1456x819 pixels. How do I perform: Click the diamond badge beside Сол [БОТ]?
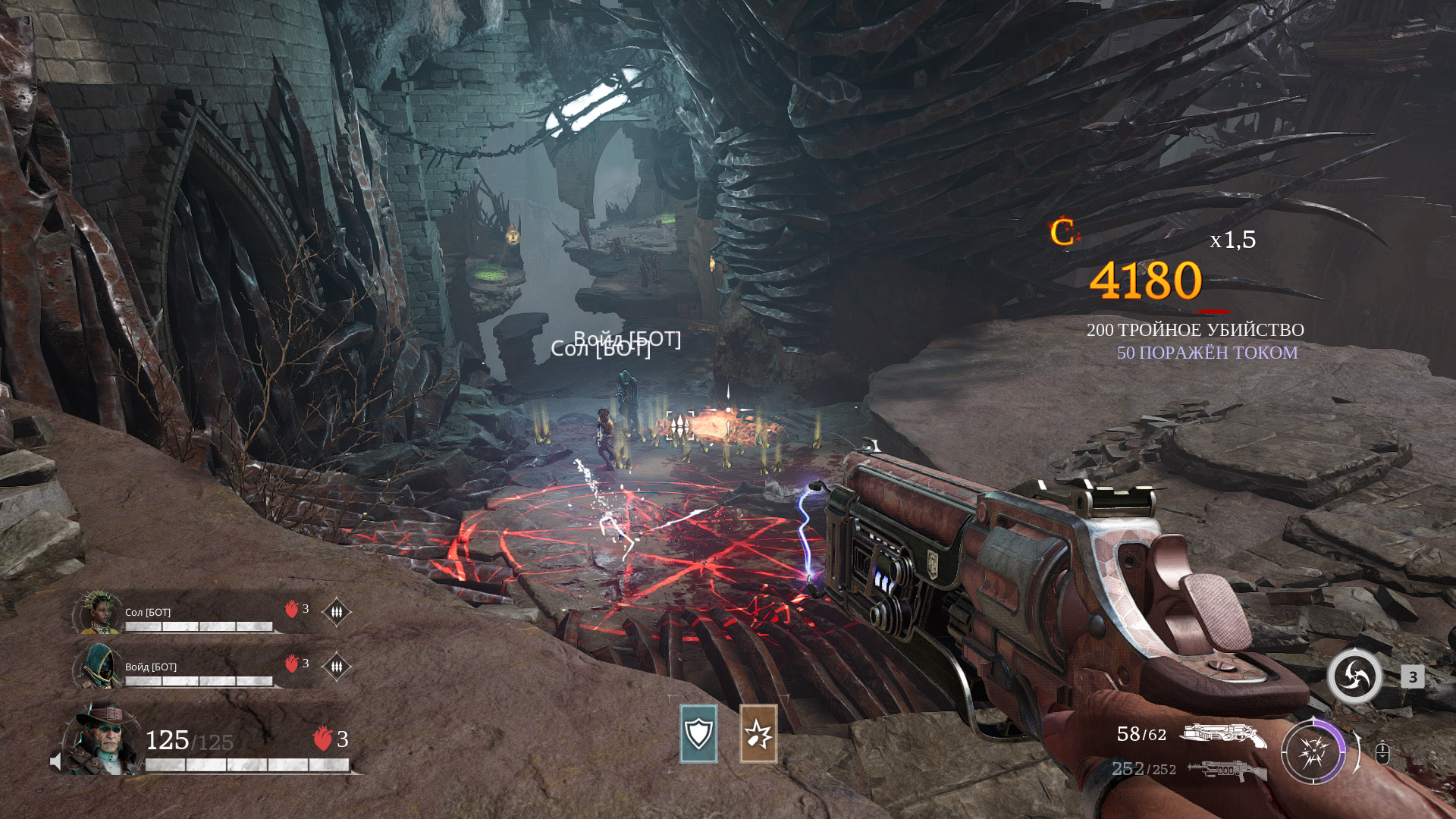click(x=336, y=611)
